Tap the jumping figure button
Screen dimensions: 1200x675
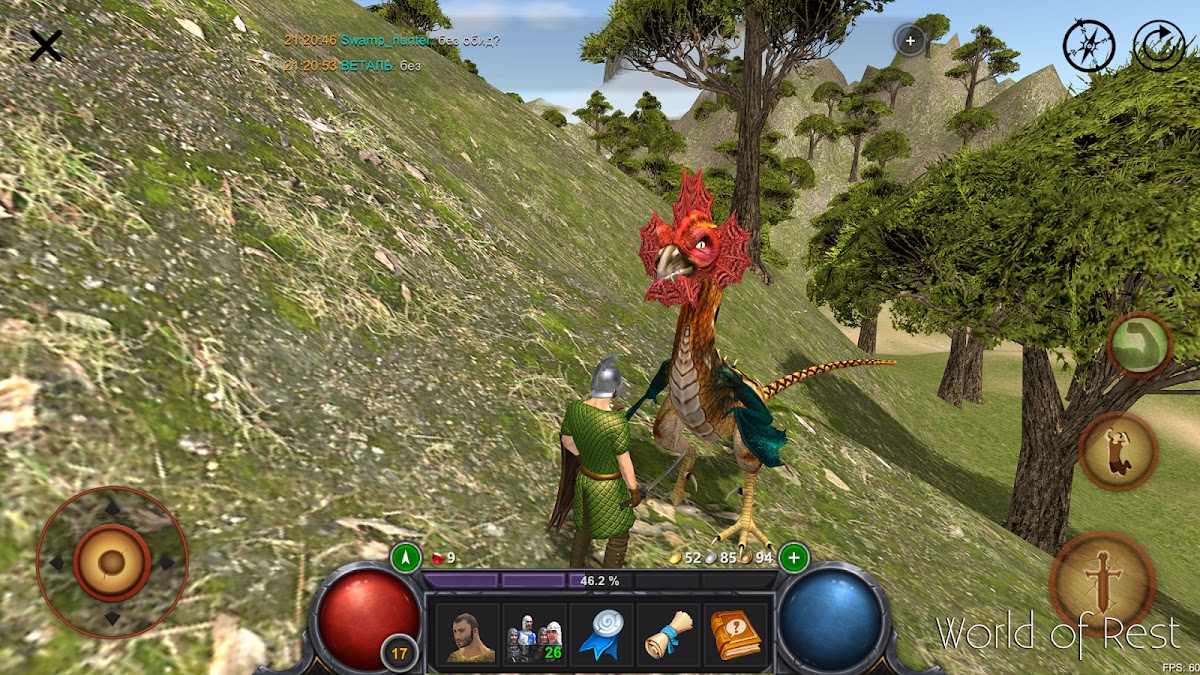coord(1118,451)
